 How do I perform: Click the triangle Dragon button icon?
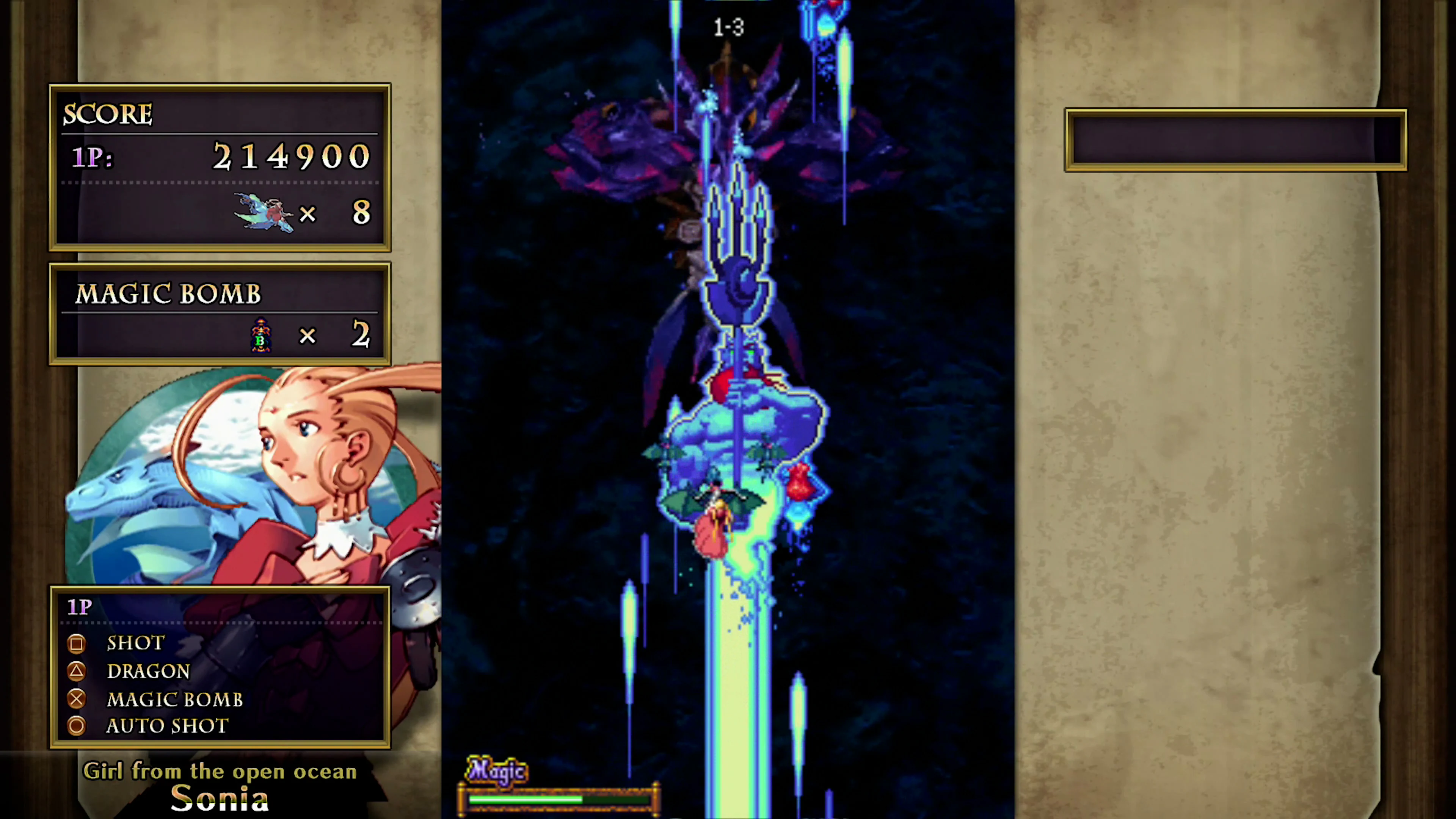pyautogui.click(x=77, y=671)
